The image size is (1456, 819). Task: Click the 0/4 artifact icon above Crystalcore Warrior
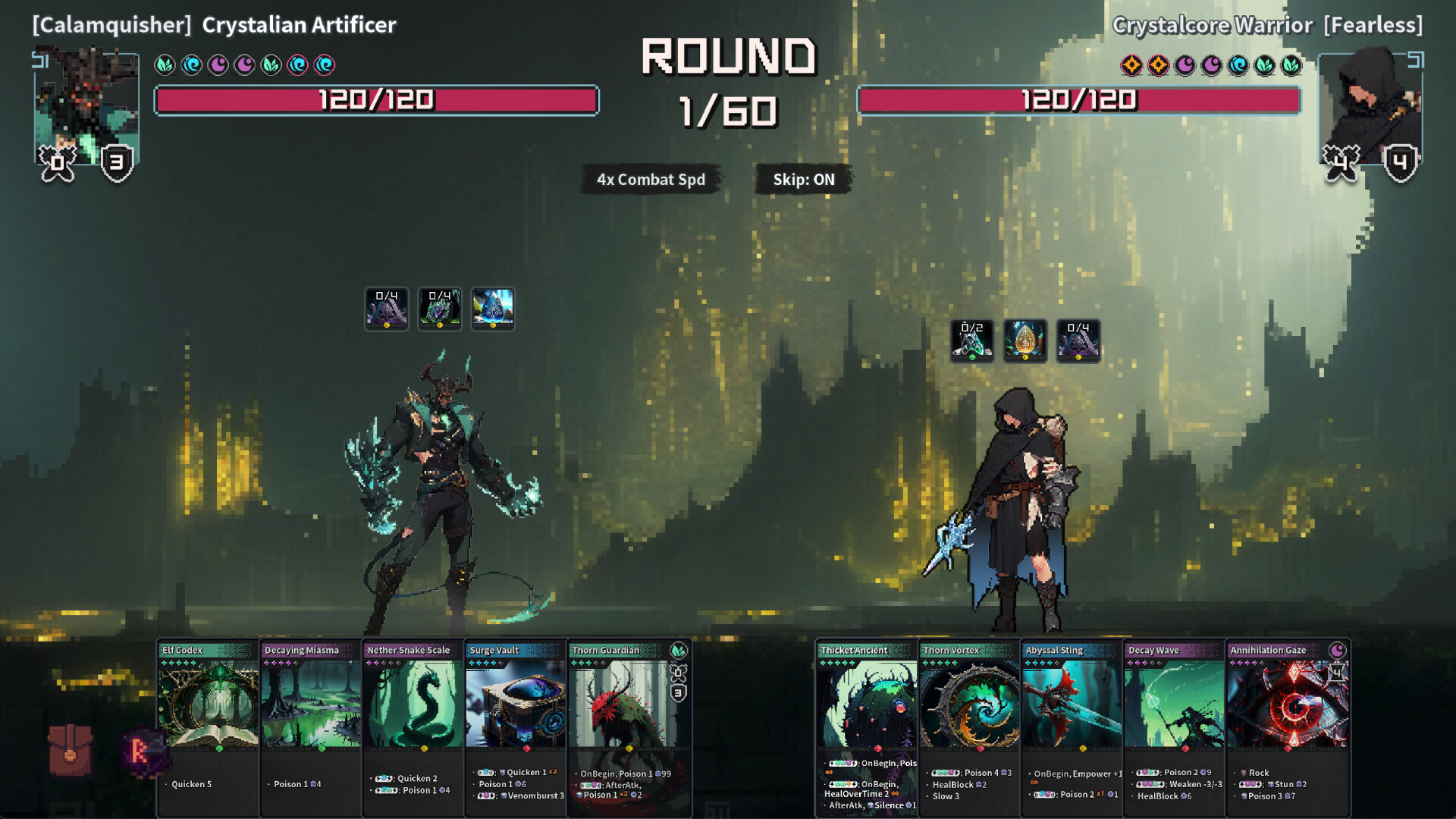pyautogui.click(x=1078, y=340)
